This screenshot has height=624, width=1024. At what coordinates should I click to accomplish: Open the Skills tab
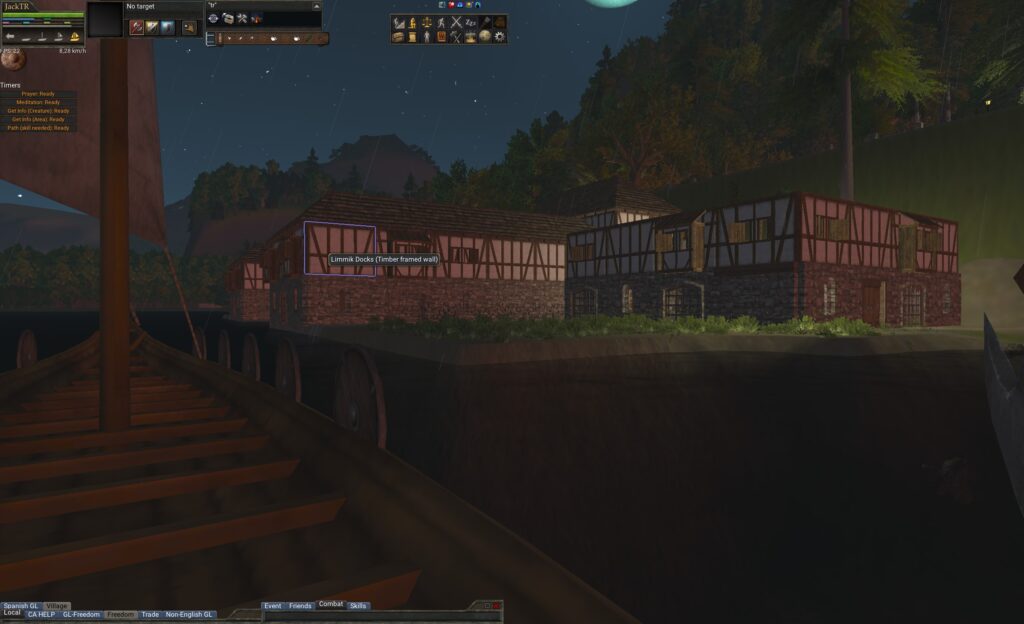pos(358,606)
